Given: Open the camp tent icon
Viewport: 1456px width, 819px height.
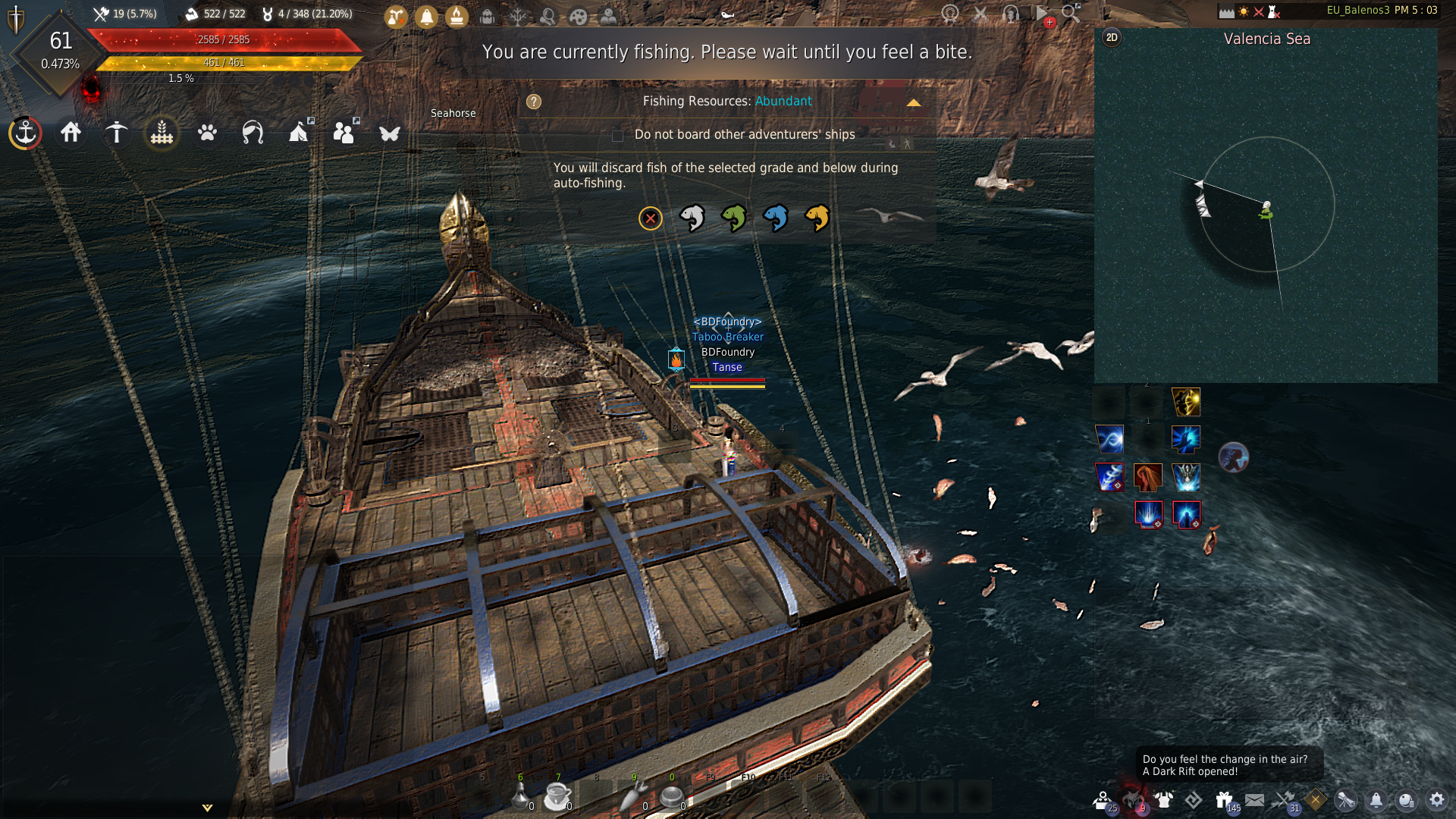Looking at the screenshot, I should pos(299,133).
